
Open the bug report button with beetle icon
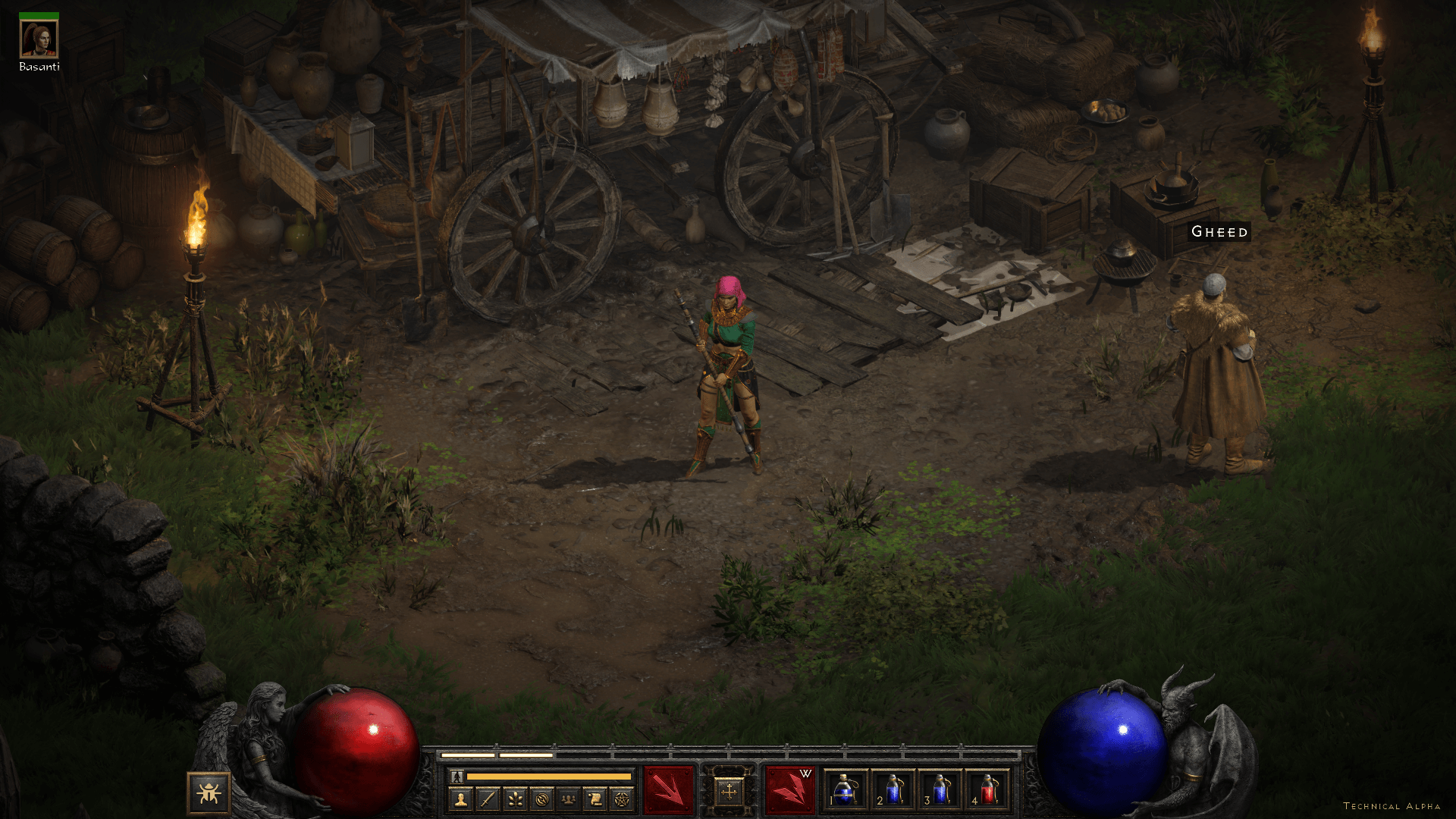(x=209, y=793)
